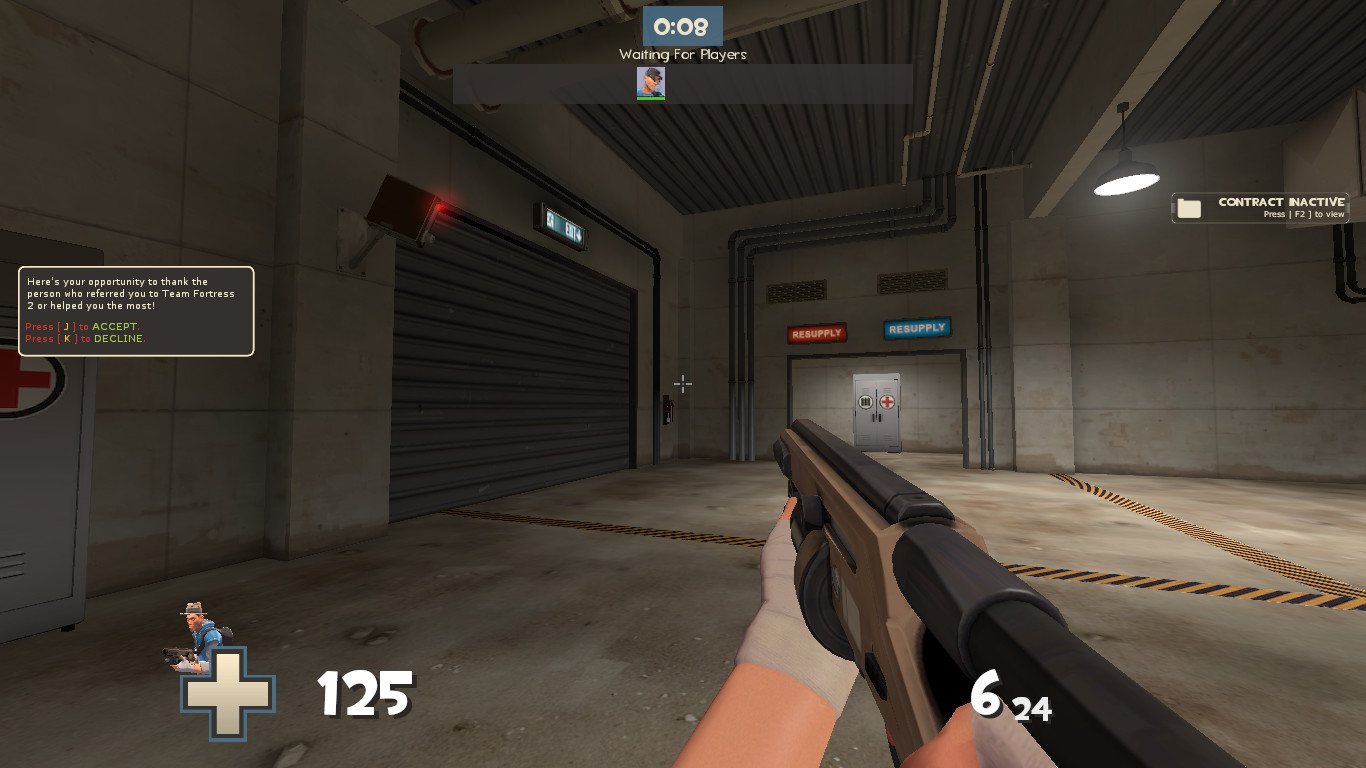The height and width of the screenshot is (768, 1366).
Task: Select the red RESUPPLY sign
Action: tap(816, 333)
